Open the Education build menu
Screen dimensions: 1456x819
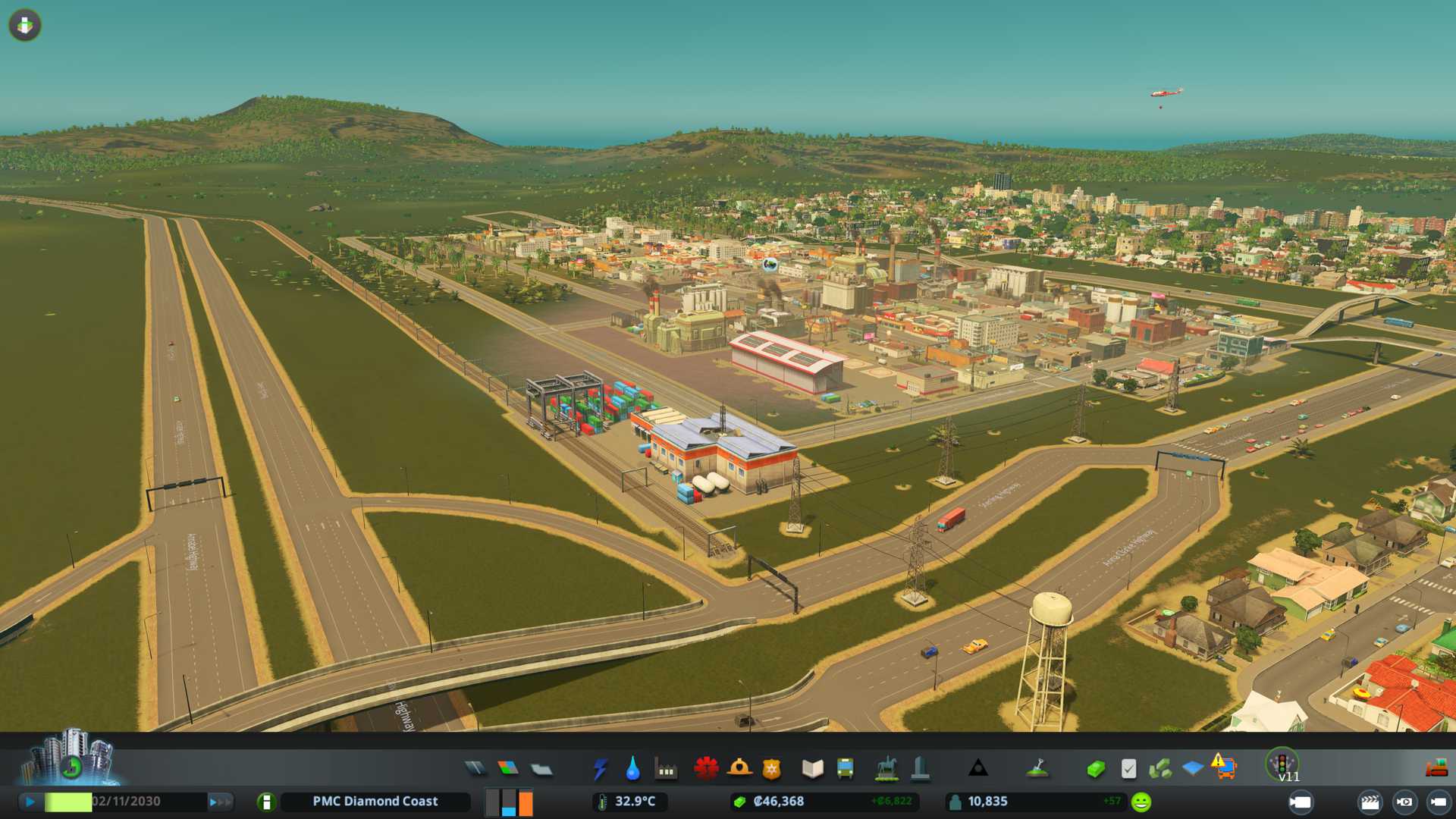(812, 769)
